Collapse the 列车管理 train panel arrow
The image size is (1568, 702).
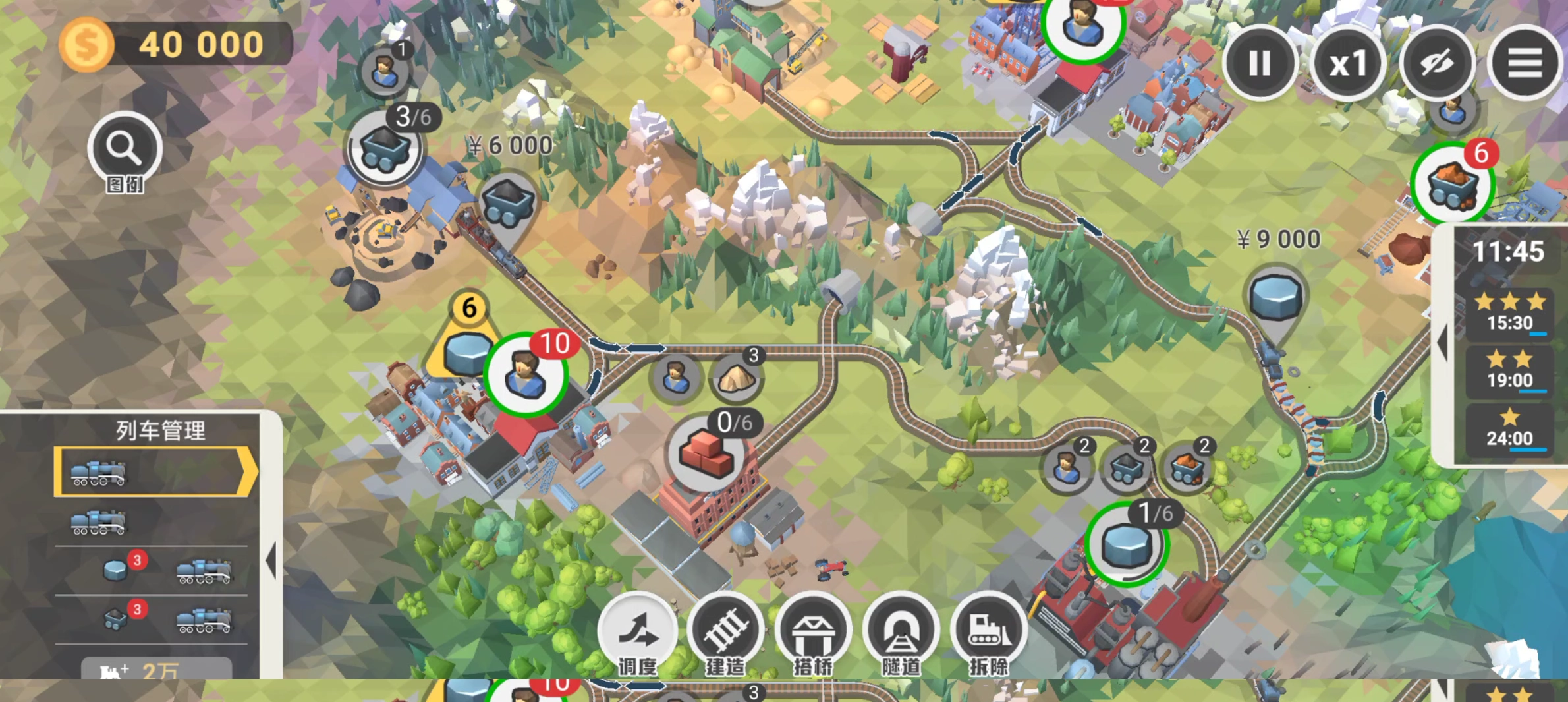271,561
